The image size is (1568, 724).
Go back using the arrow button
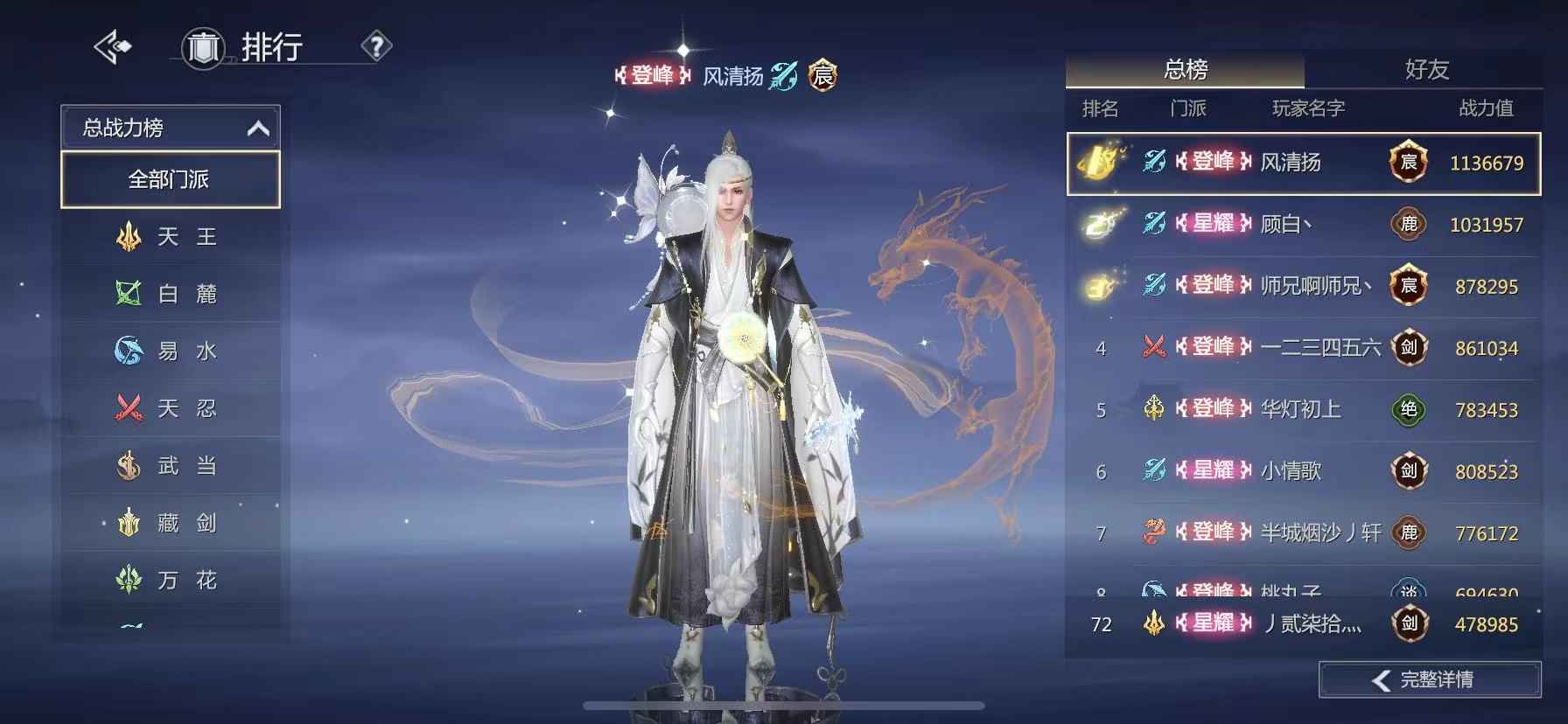click(x=113, y=47)
